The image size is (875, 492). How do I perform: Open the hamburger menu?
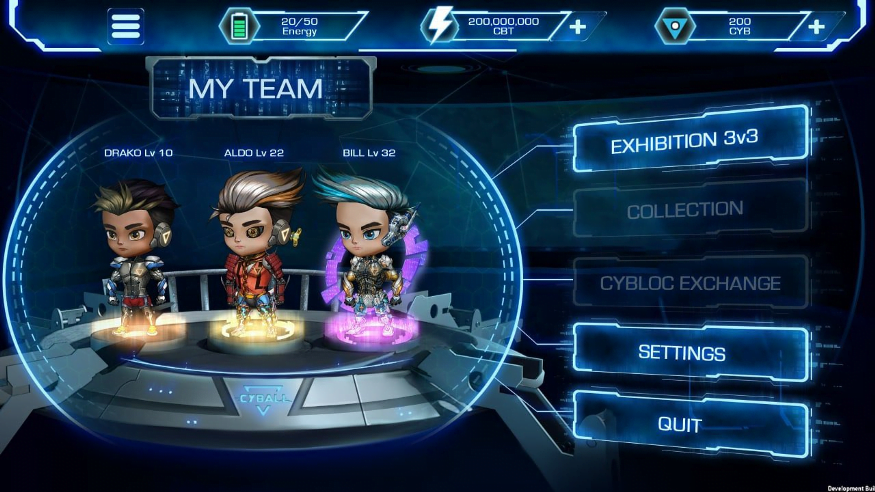[x=126, y=26]
